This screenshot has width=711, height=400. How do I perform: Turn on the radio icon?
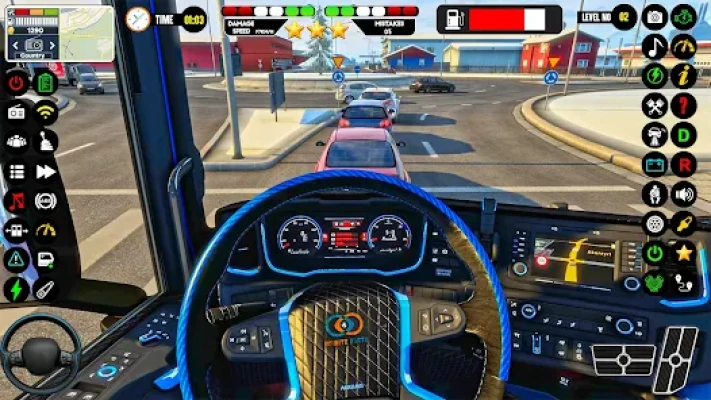click(x=17, y=112)
